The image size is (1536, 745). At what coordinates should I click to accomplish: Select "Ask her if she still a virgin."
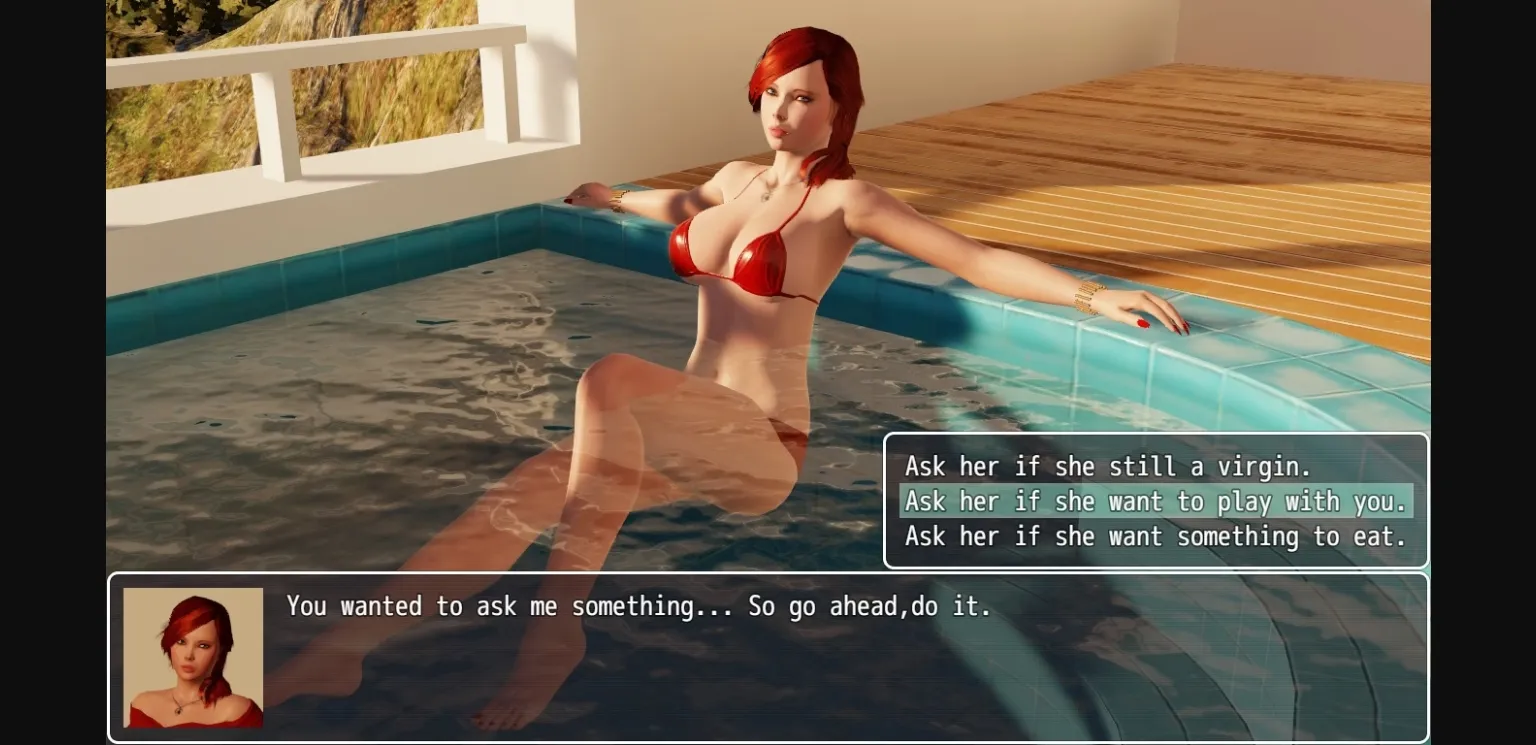pyautogui.click(x=1108, y=466)
